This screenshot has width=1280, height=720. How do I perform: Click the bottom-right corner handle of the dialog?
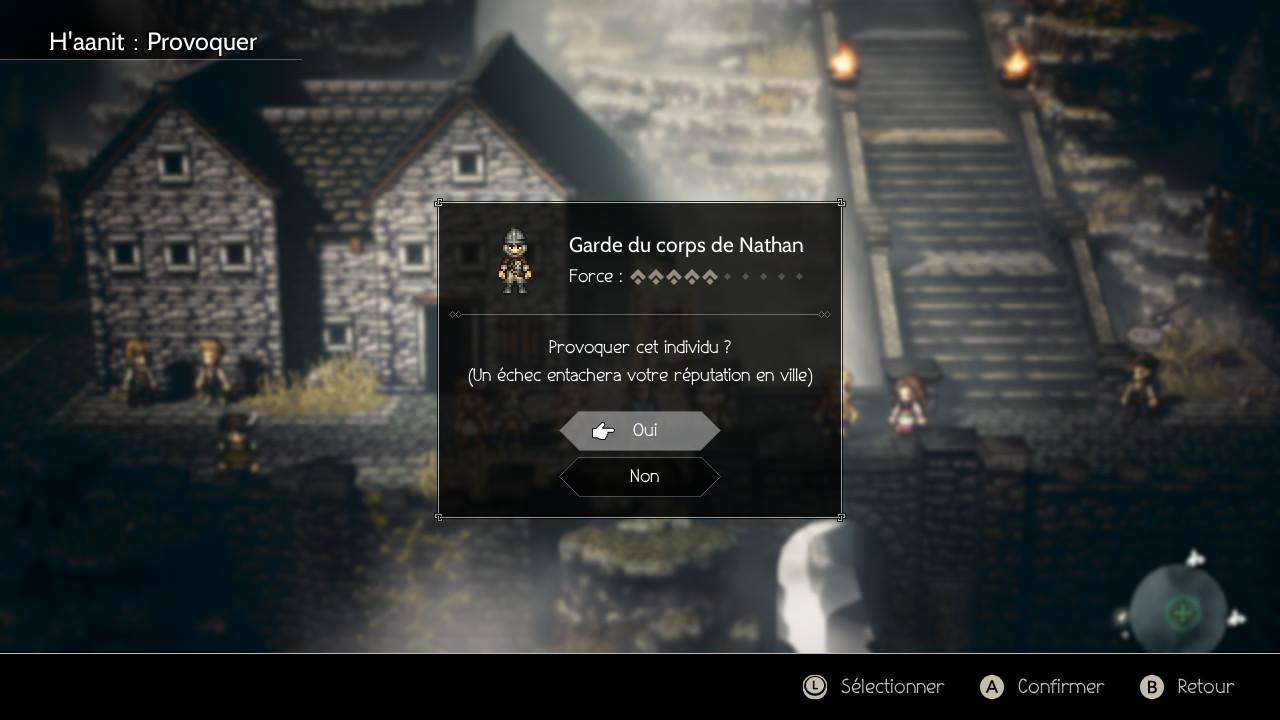(x=840, y=517)
